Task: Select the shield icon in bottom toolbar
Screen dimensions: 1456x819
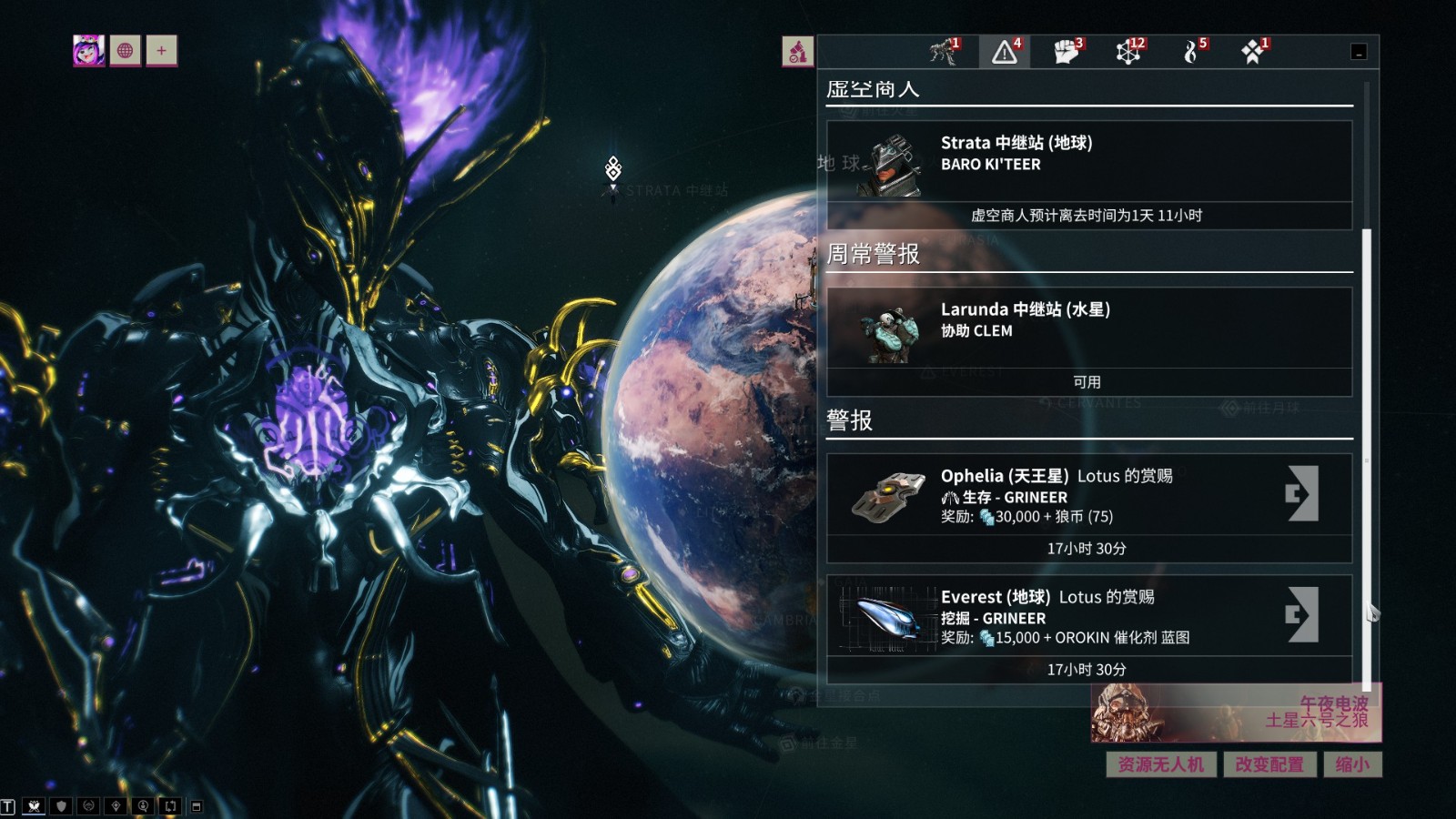Action: 61,806
